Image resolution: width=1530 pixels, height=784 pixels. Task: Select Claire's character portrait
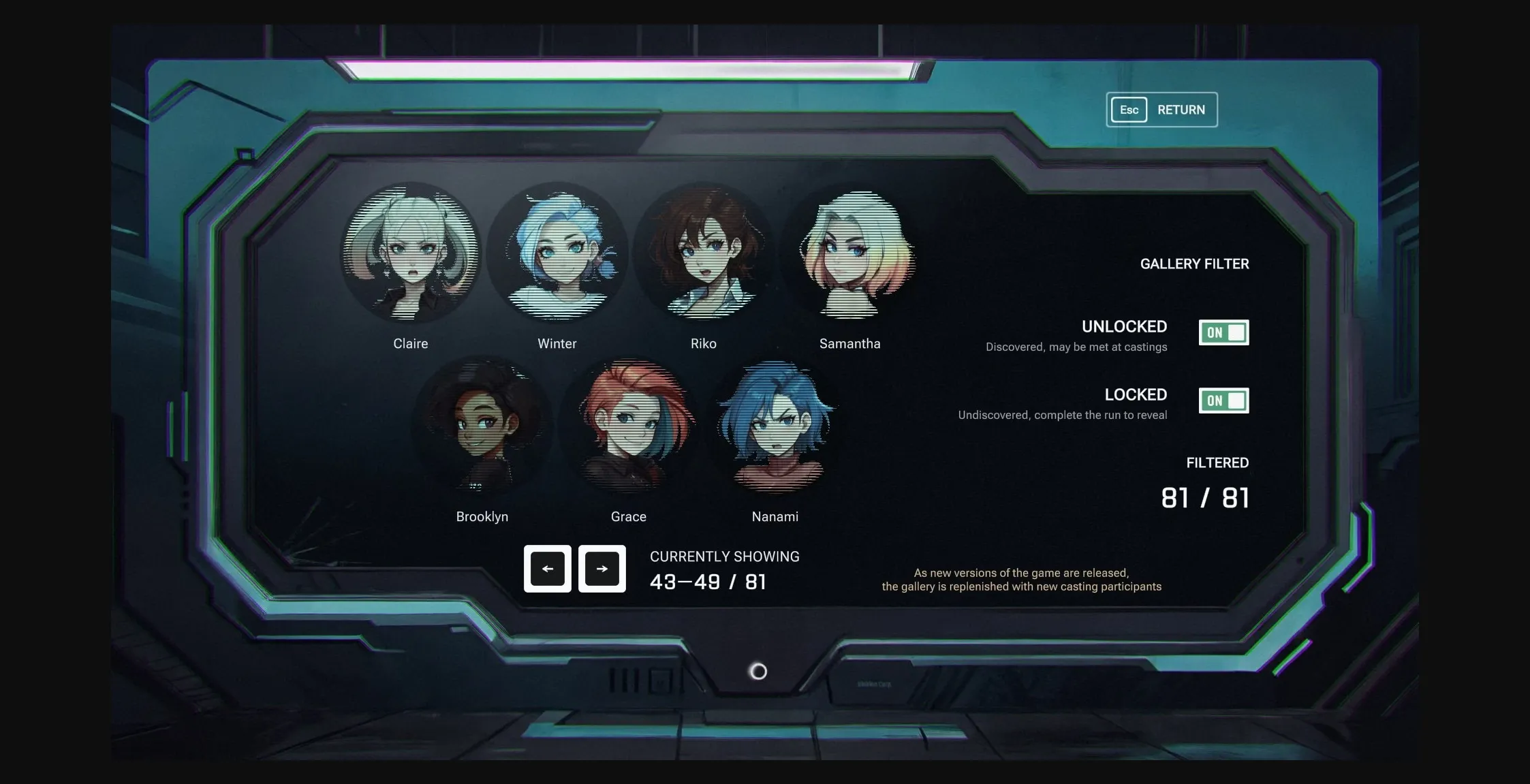point(411,255)
